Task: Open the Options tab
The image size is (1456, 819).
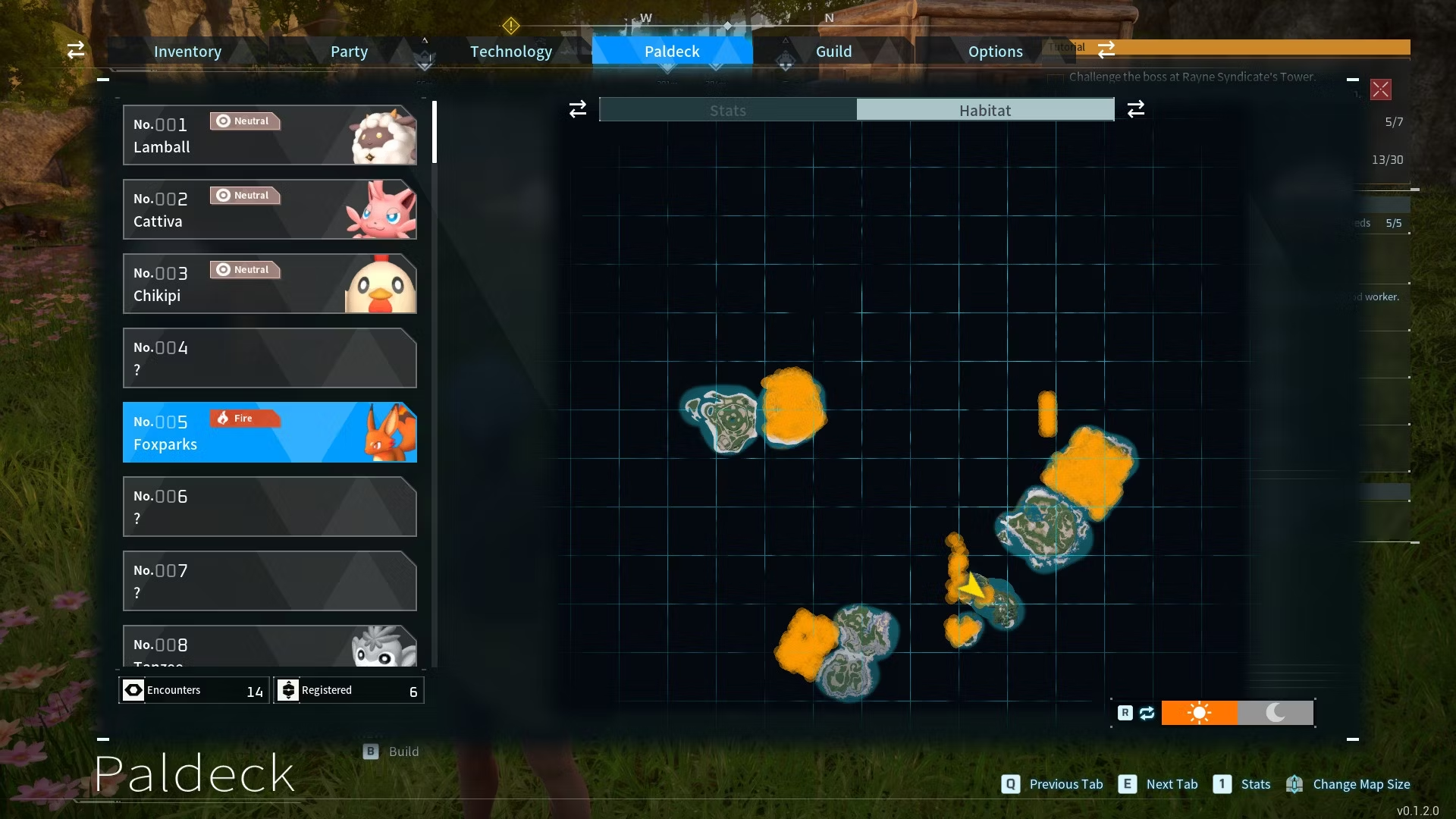Action: coord(995,52)
